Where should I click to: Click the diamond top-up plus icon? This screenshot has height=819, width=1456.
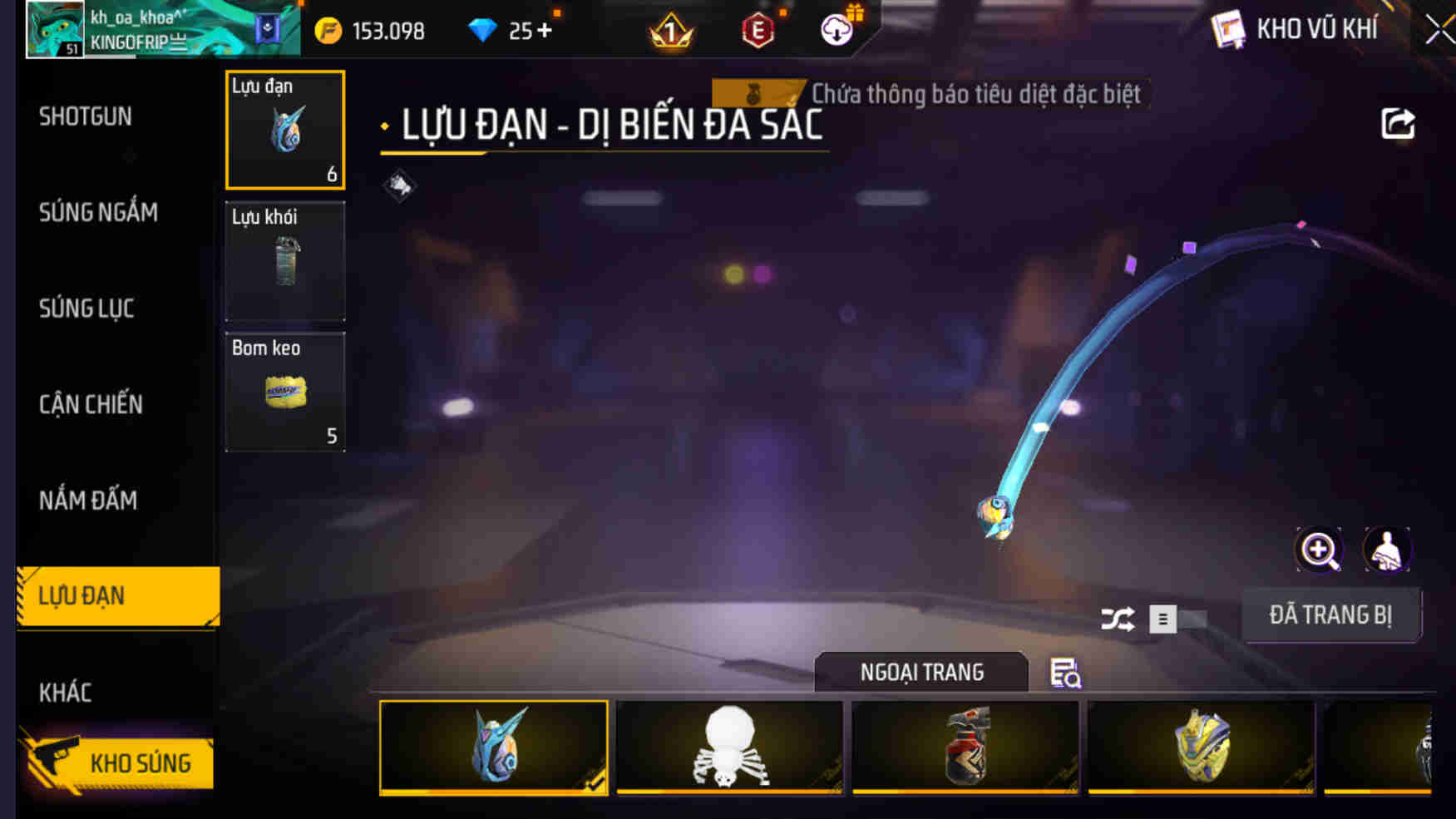[x=545, y=32]
